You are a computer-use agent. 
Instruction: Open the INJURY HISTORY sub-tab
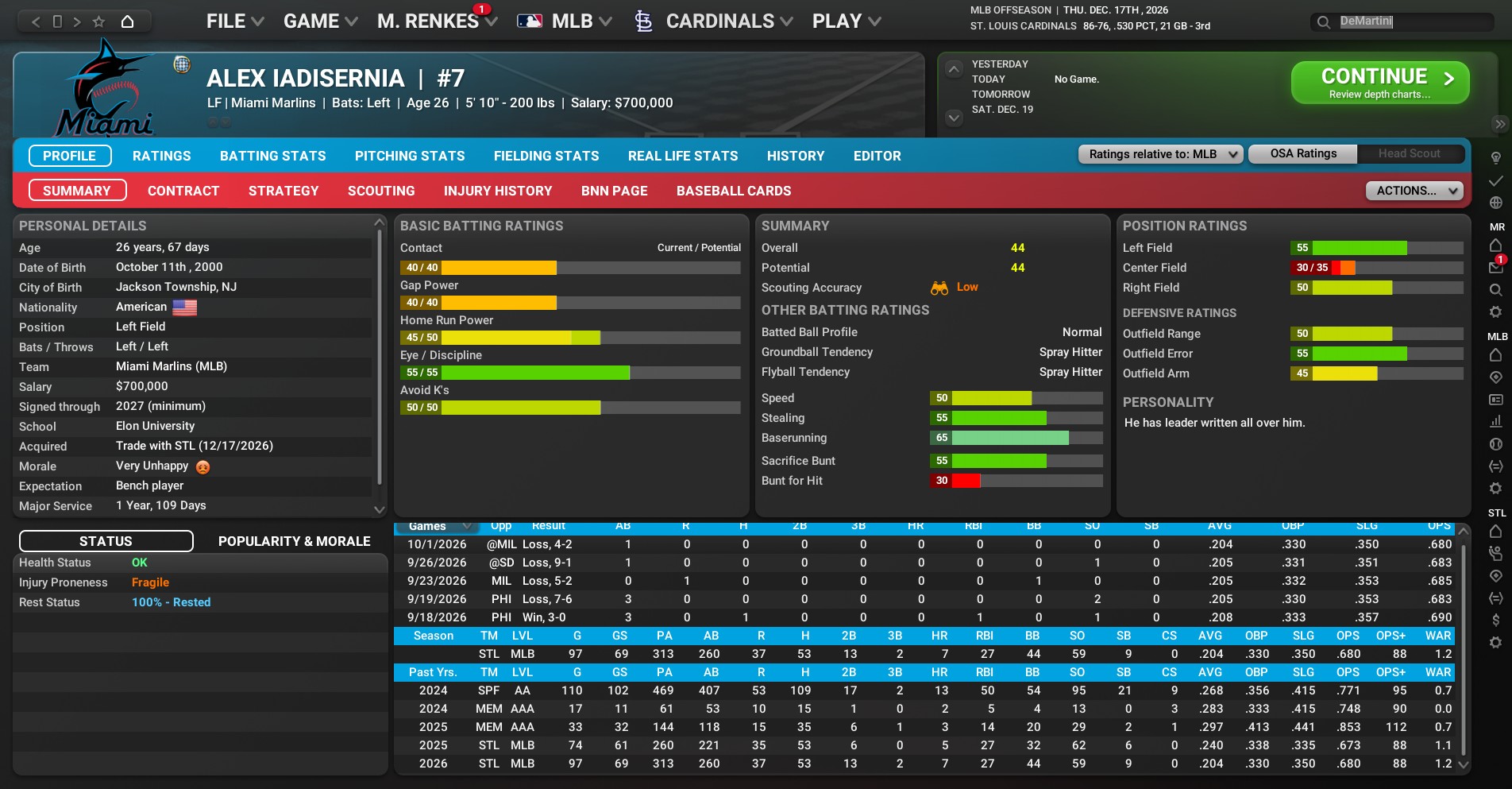click(497, 191)
